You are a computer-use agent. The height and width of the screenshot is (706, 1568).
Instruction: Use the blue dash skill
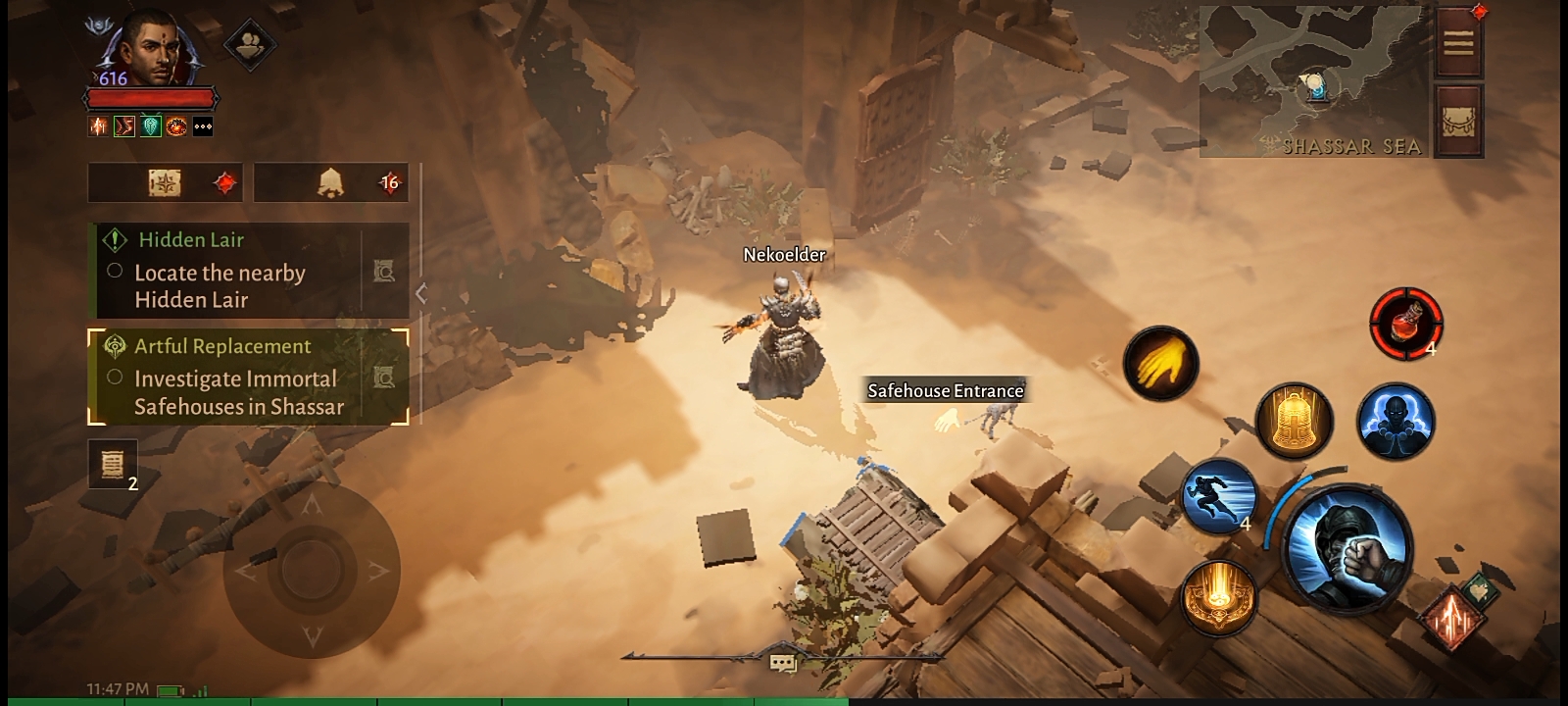click(x=1220, y=498)
